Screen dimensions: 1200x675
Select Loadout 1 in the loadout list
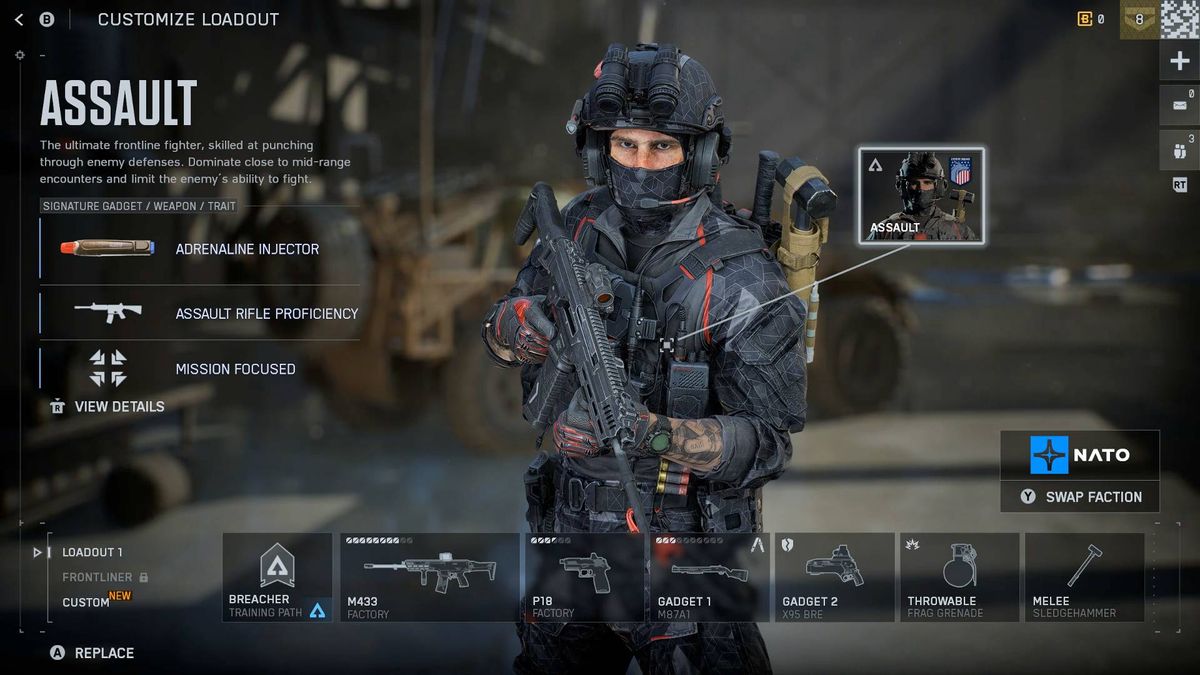click(92, 552)
